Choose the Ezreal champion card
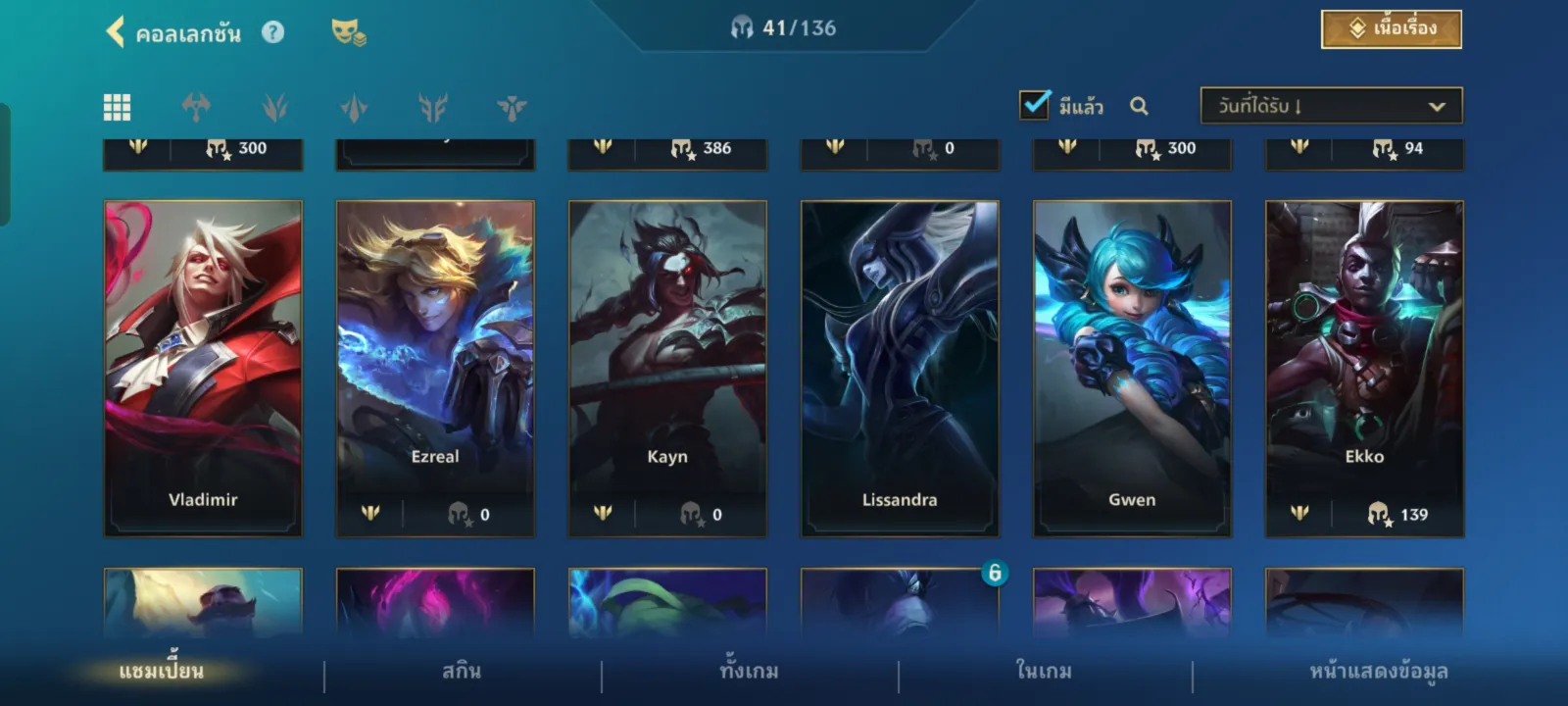This screenshot has height=706, width=1568. click(x=435, y=368)
